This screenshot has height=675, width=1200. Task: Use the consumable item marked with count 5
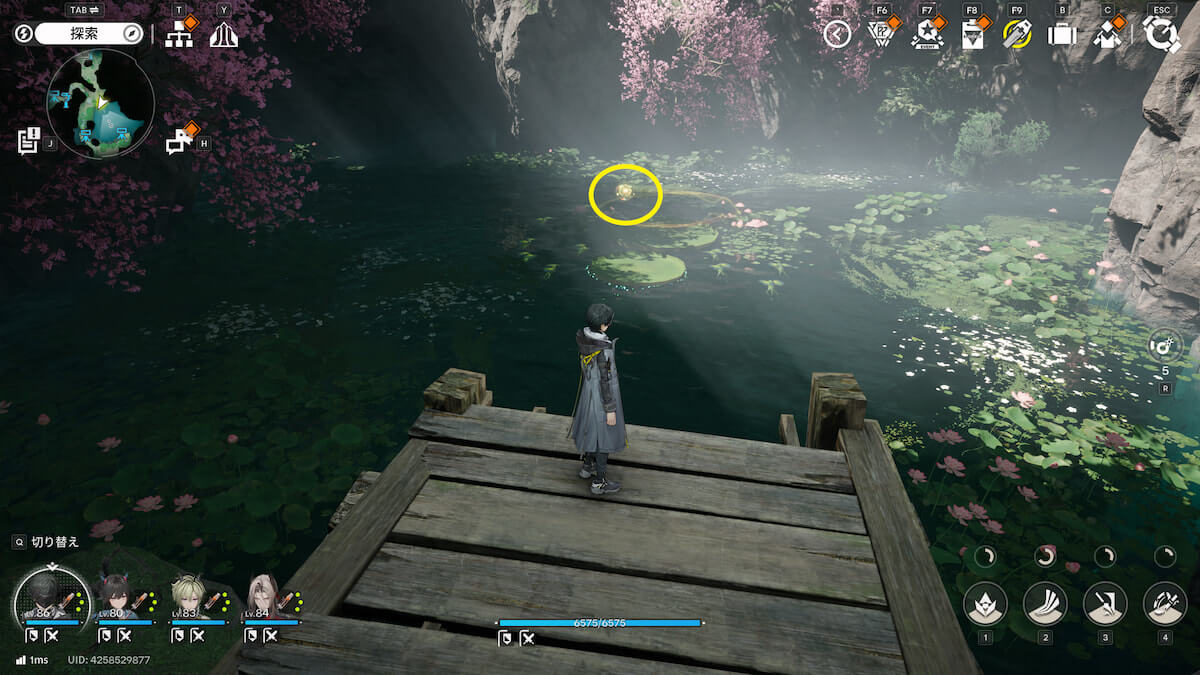(1165, 347)
